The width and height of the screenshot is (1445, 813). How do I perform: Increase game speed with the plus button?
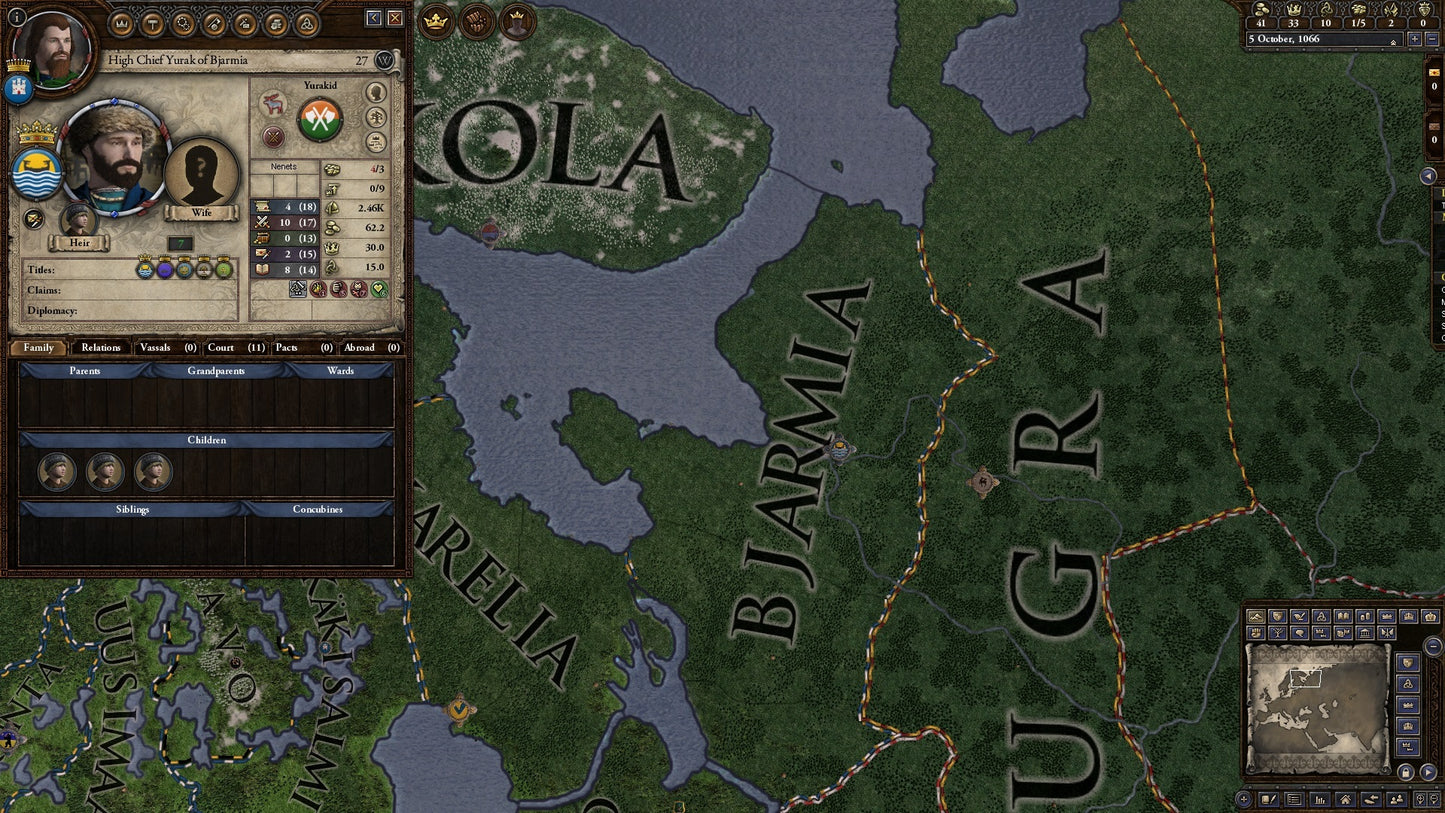(x=1416, y=39)
